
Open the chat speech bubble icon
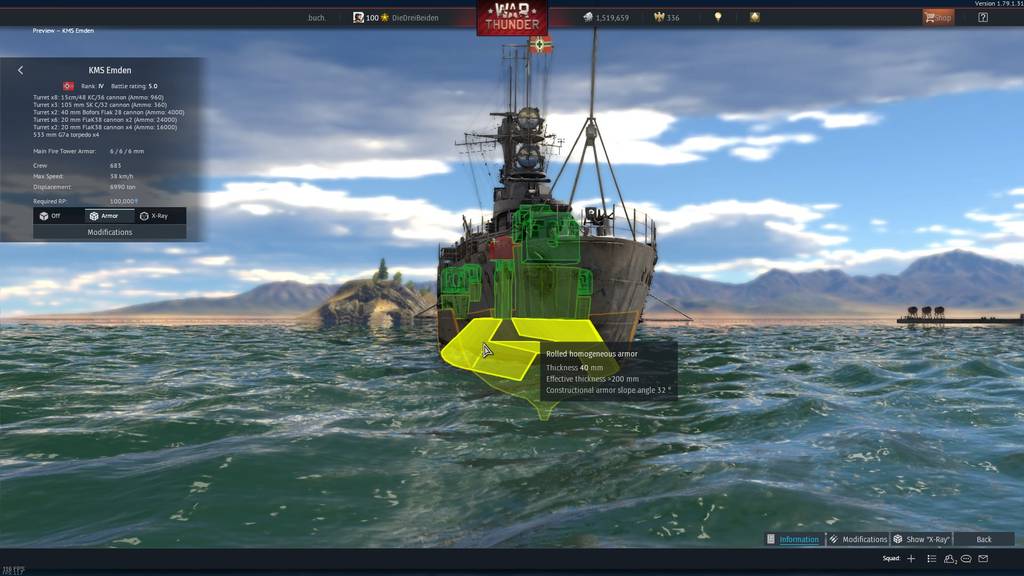tap(966, 558)
